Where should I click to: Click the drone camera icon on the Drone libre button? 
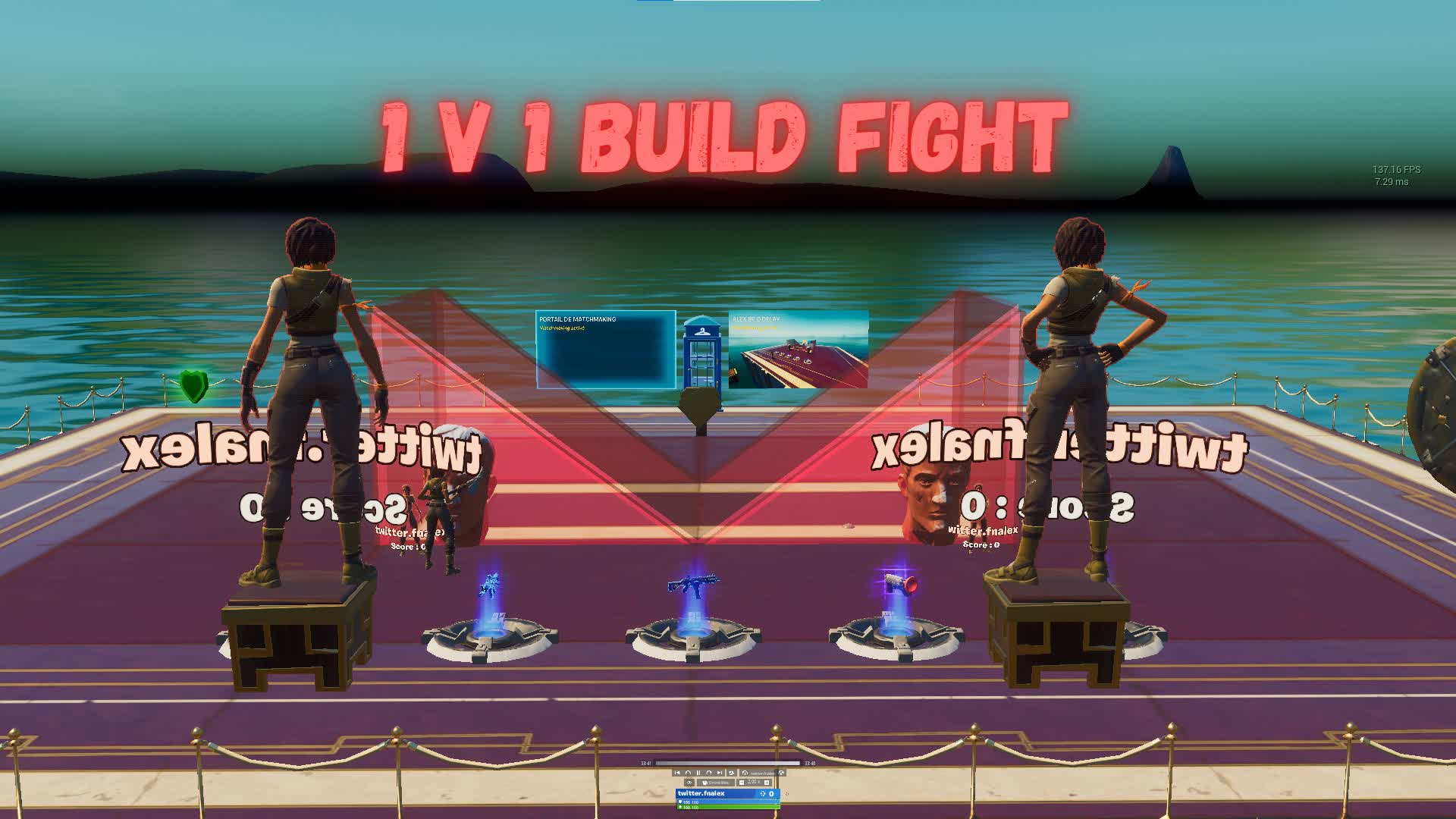[x=705, y=782]
